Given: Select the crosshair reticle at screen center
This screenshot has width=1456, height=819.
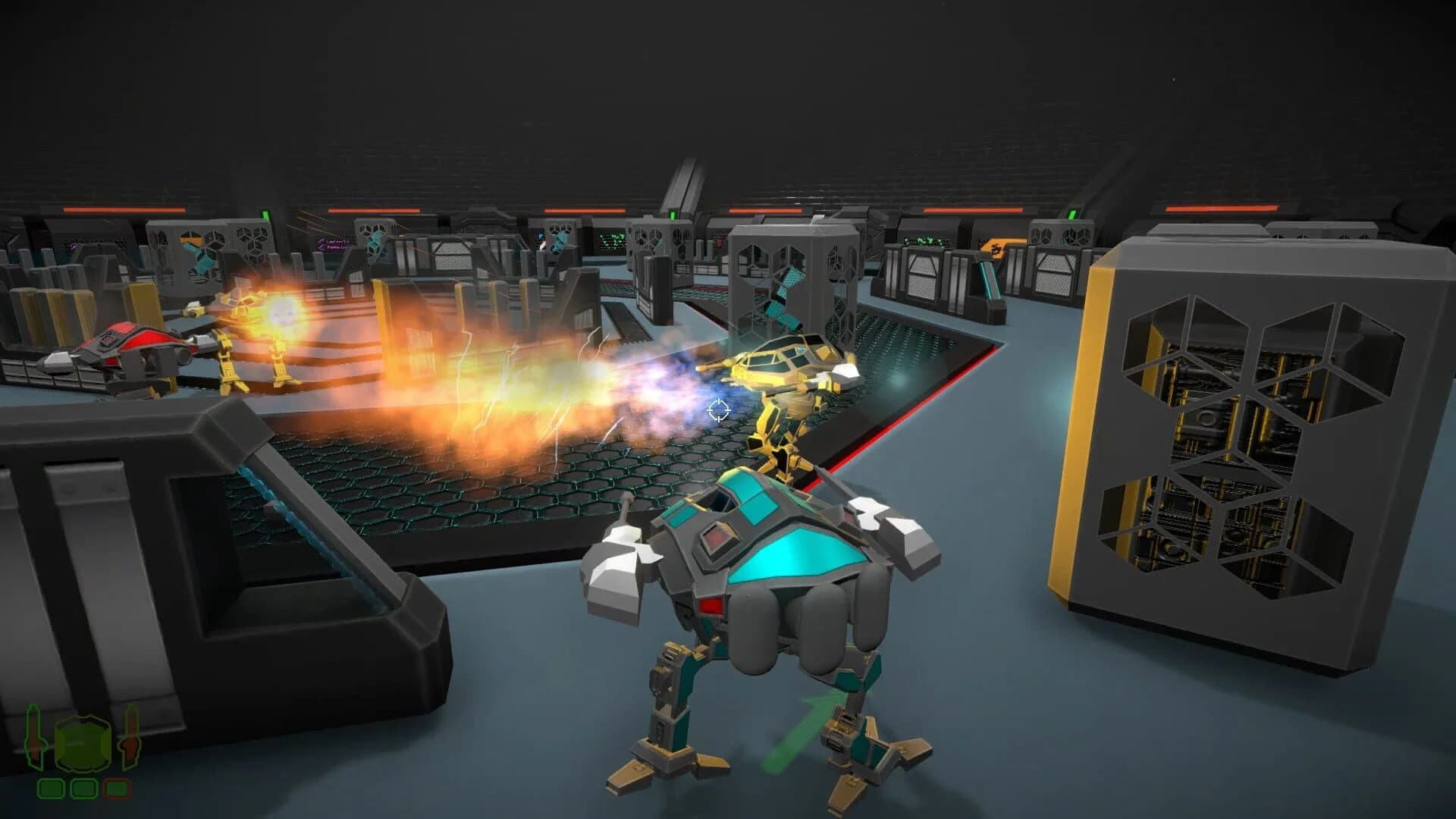Looking at the screenshot, I should point(717,410).
